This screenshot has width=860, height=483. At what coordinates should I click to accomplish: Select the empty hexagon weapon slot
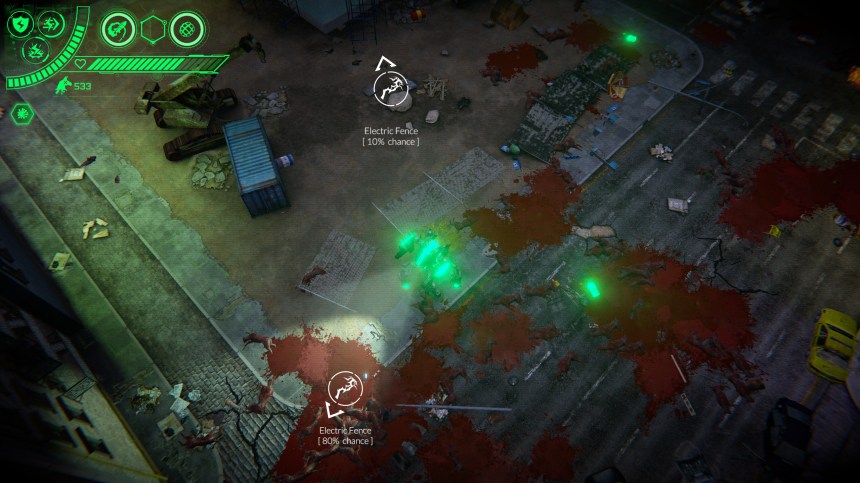[x=152, y=30]
